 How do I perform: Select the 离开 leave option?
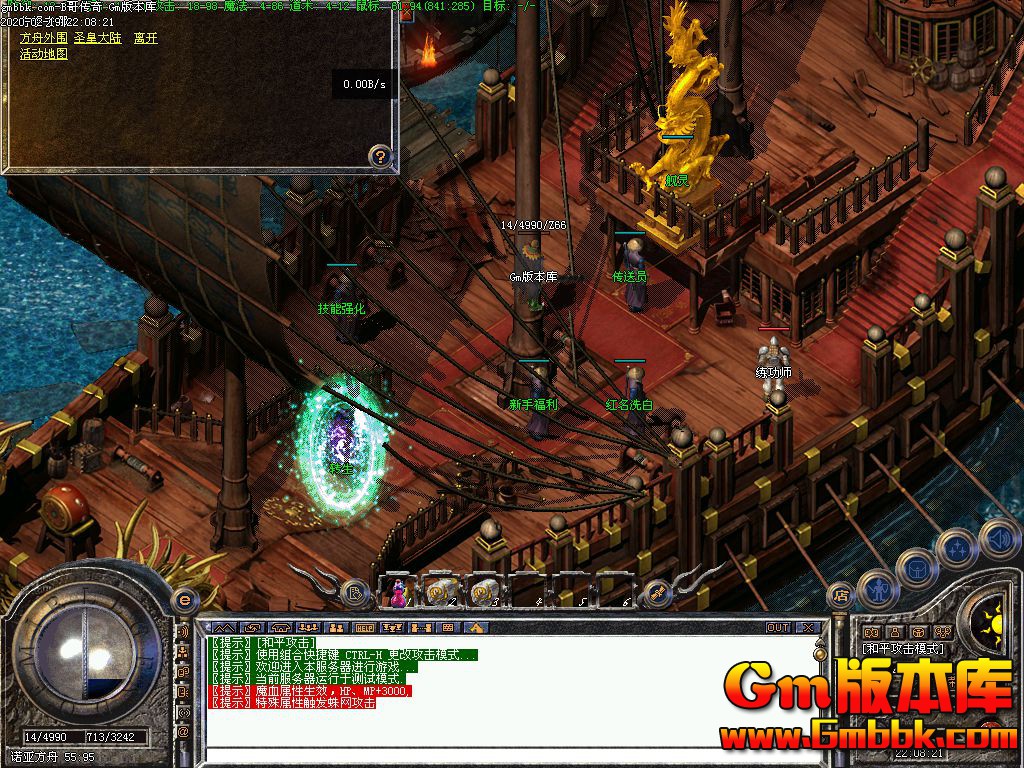pos(146,38)
